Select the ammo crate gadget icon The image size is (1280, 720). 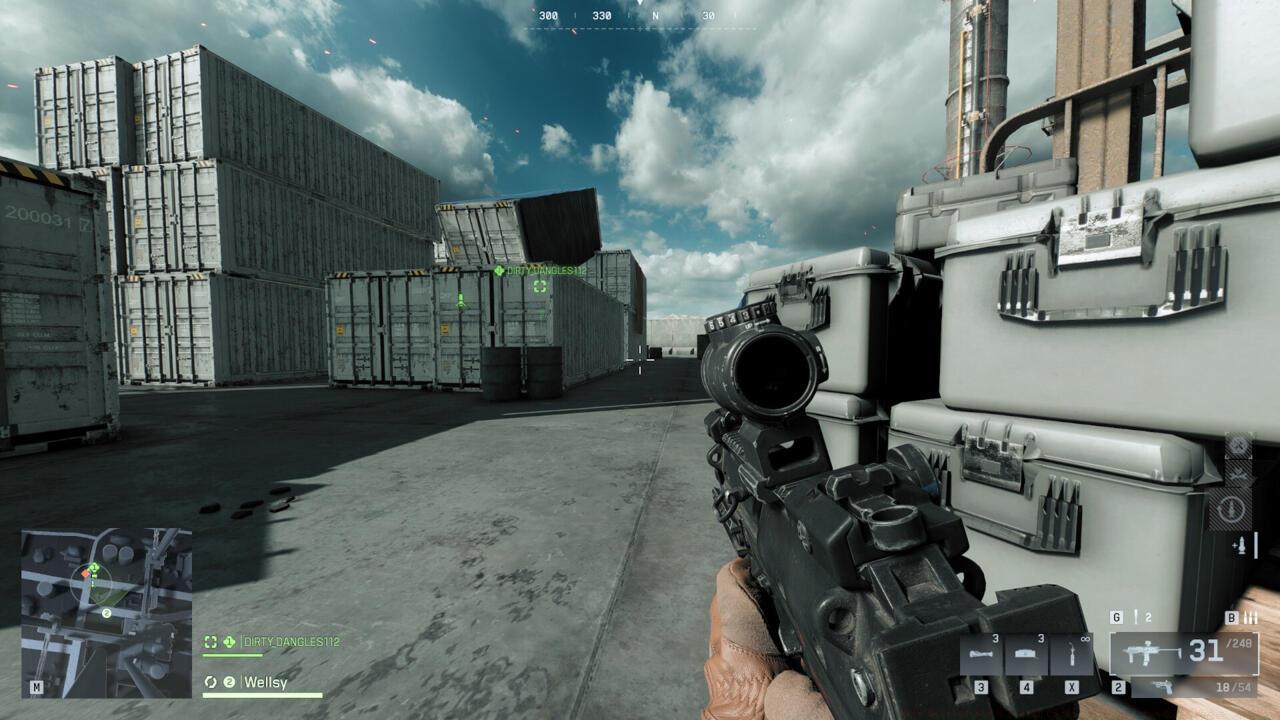point(981,653)
